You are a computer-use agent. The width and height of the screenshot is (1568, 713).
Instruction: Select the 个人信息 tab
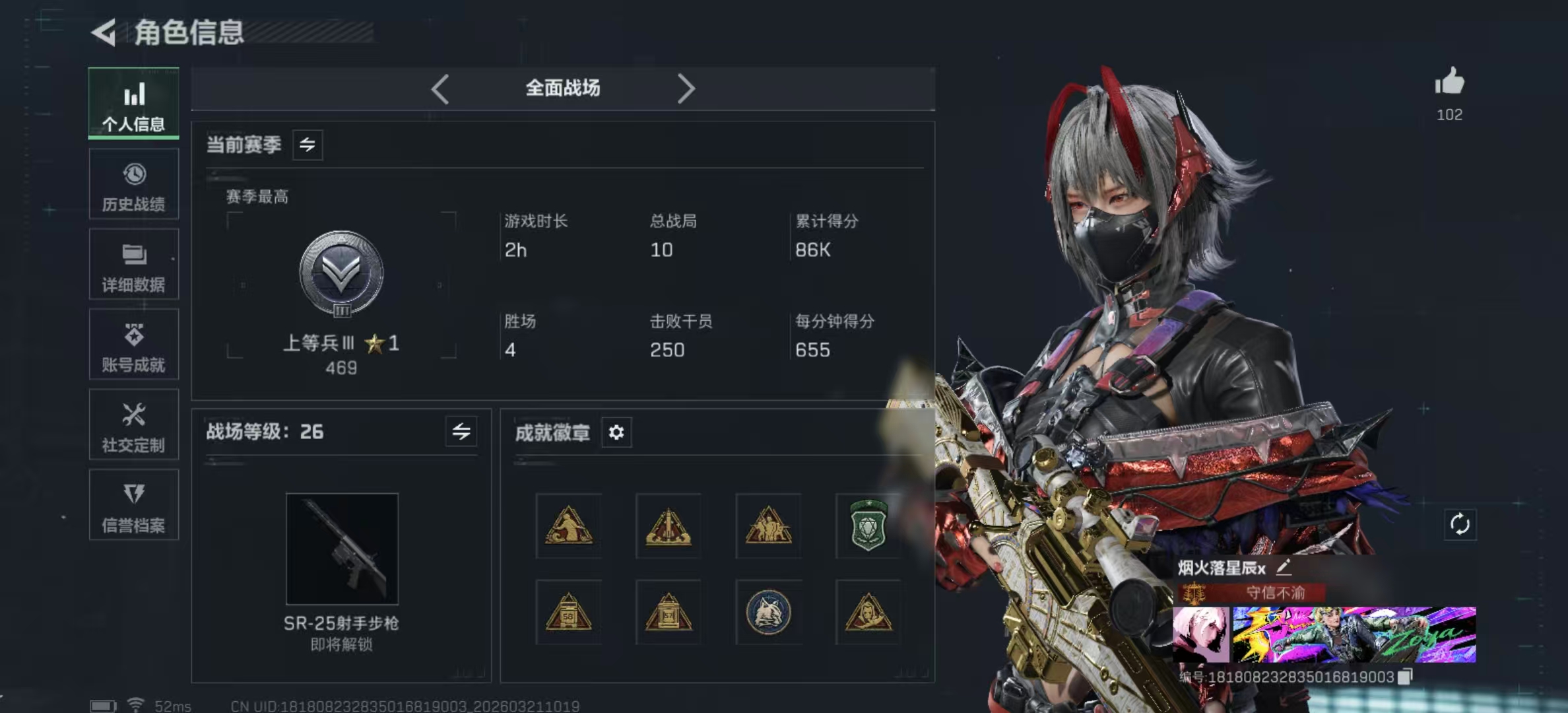tap(134, 104)
